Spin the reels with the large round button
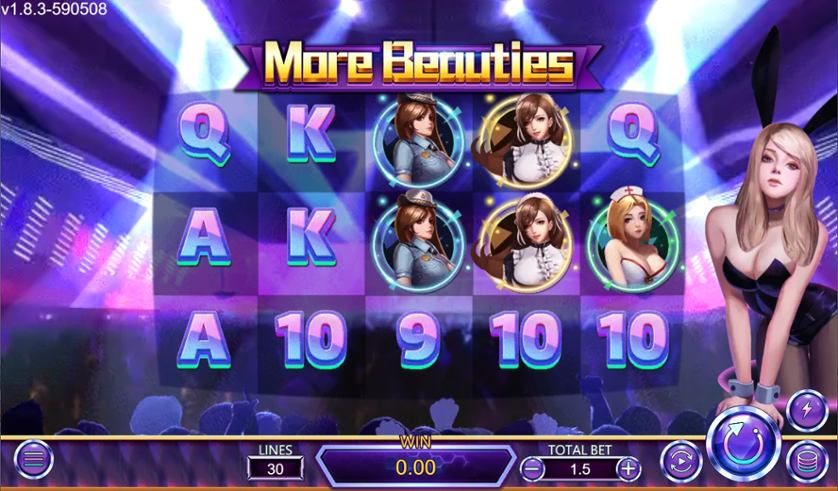This screenshot has height=491, width=838. coord(744,443)
